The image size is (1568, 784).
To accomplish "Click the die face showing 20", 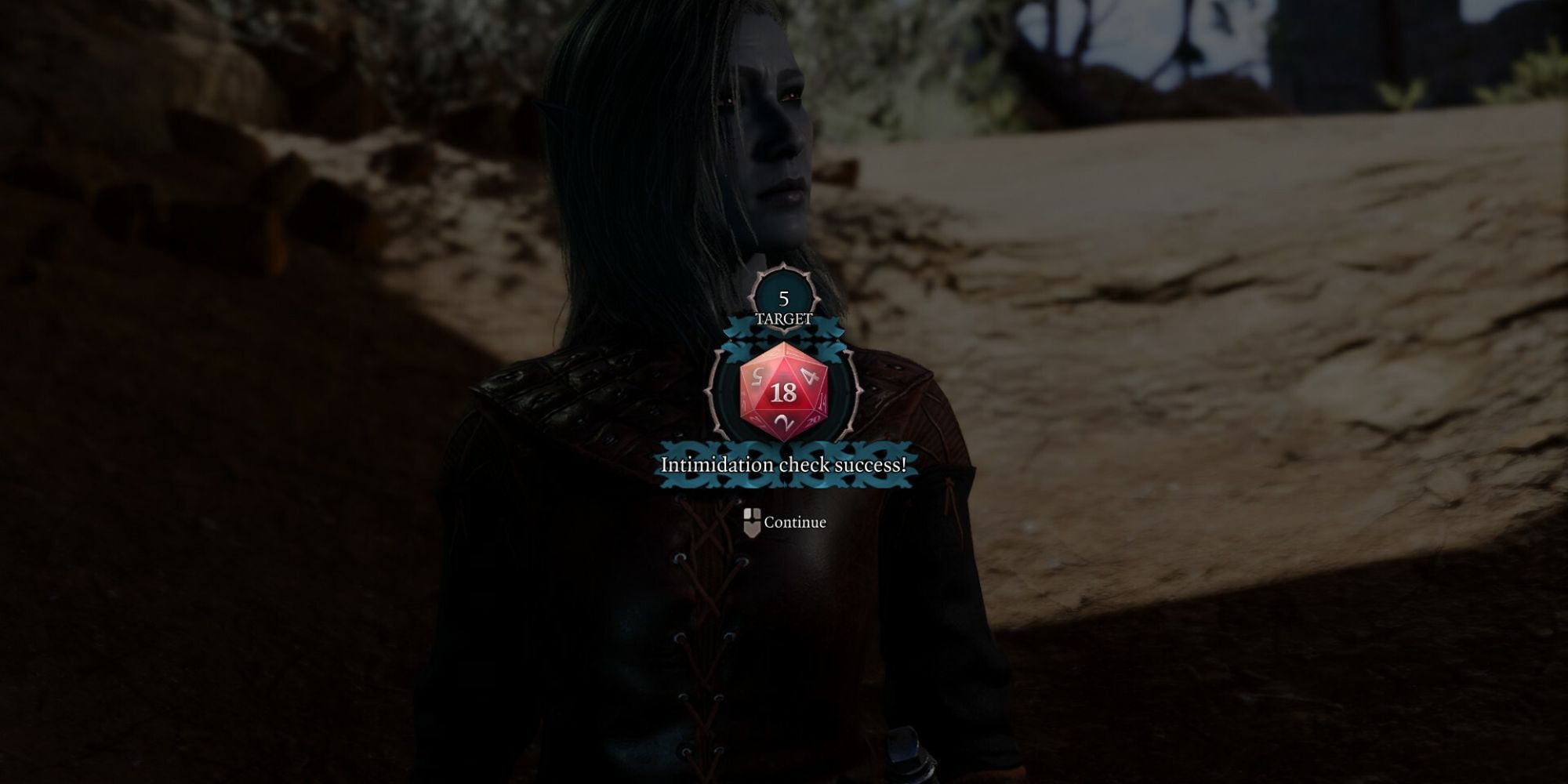I will pos(812,420).
